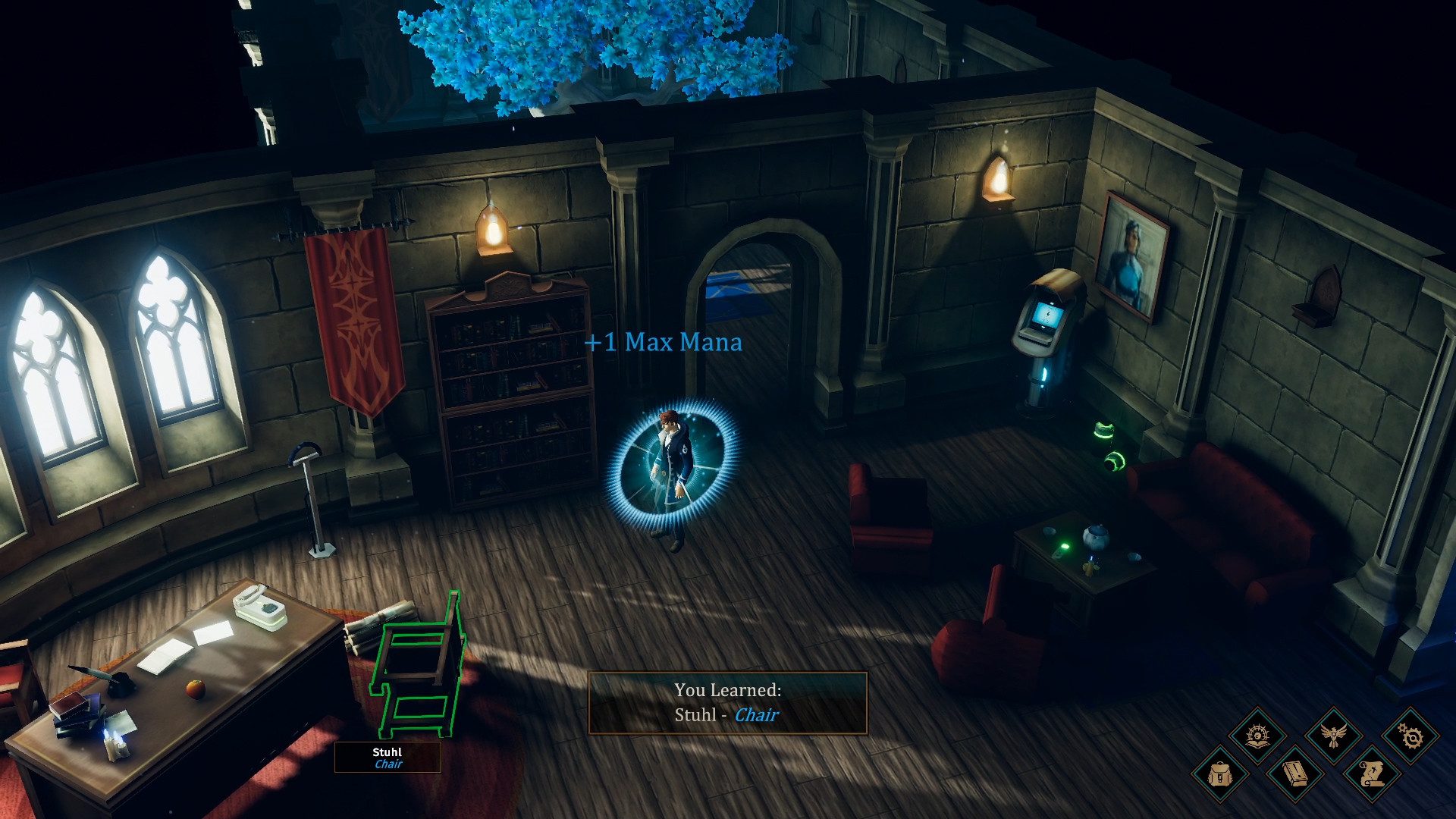The image size is (1456, 819).
Task: Open the closed book journal icon
Action: (1295, 775)
